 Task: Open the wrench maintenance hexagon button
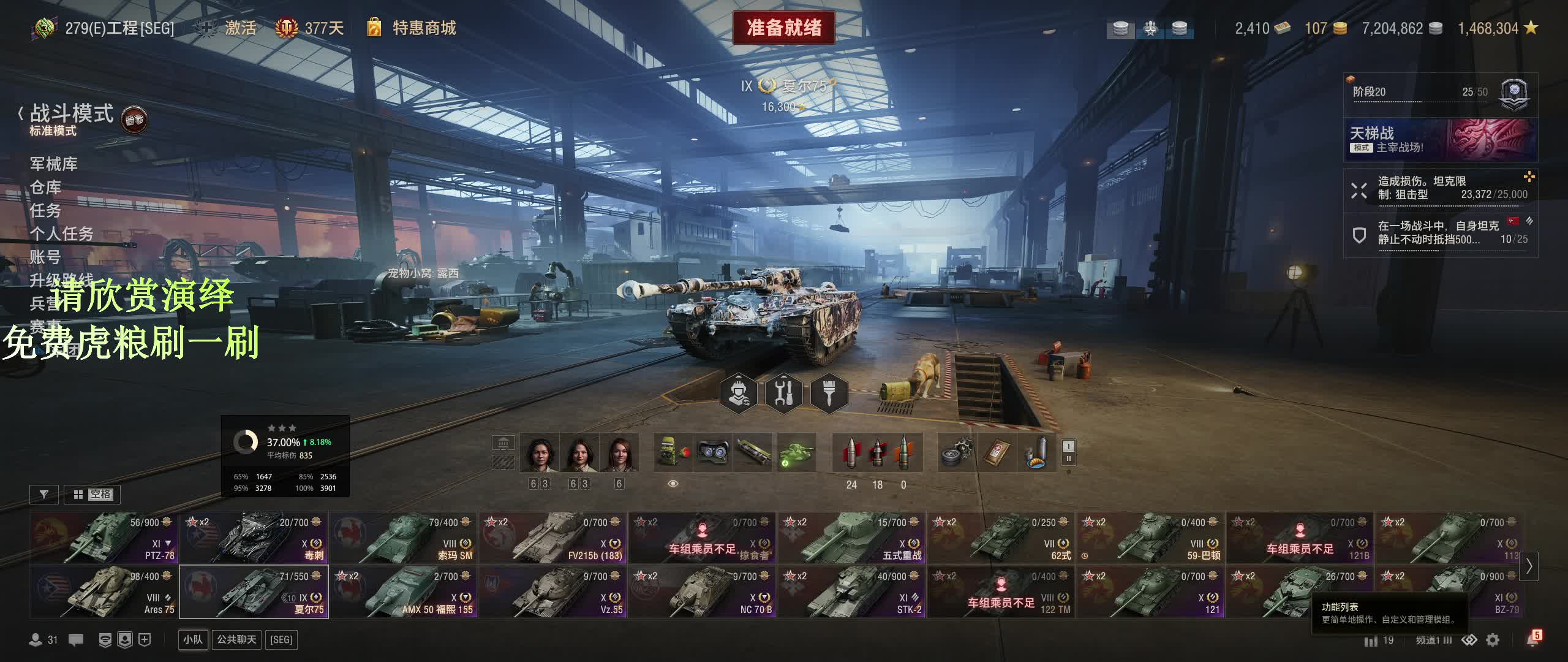[784, 393]
